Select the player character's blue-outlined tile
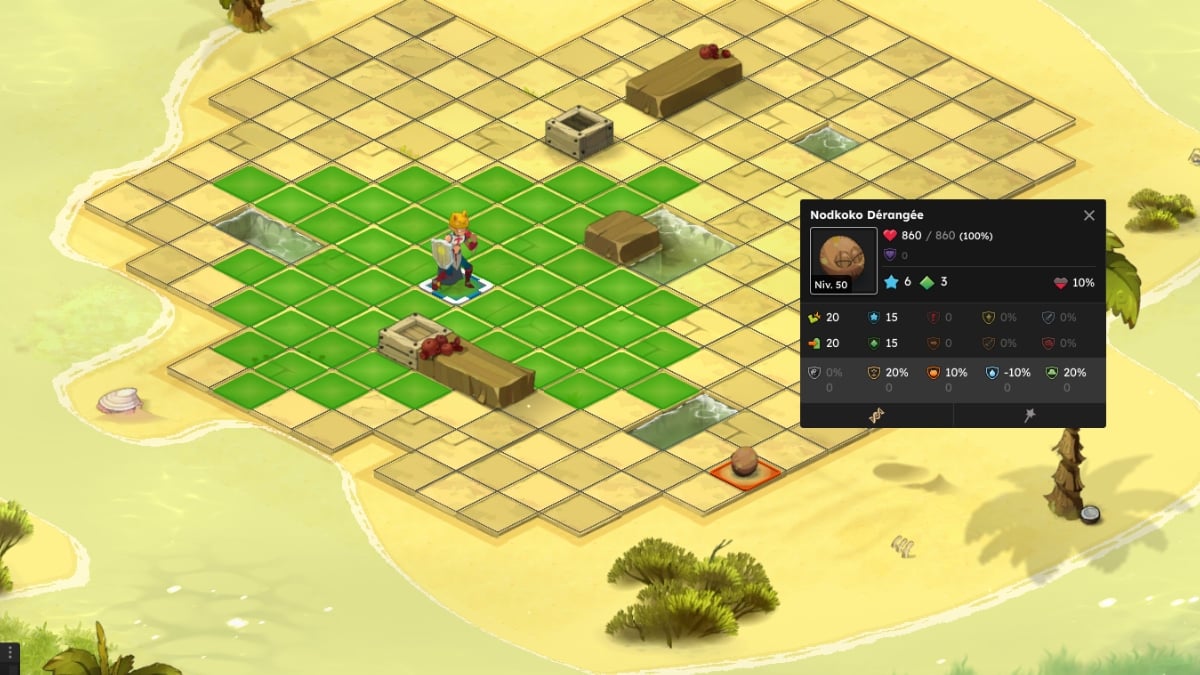Image resolution: width=1200 pixels, height=675 pixels. 455,286
